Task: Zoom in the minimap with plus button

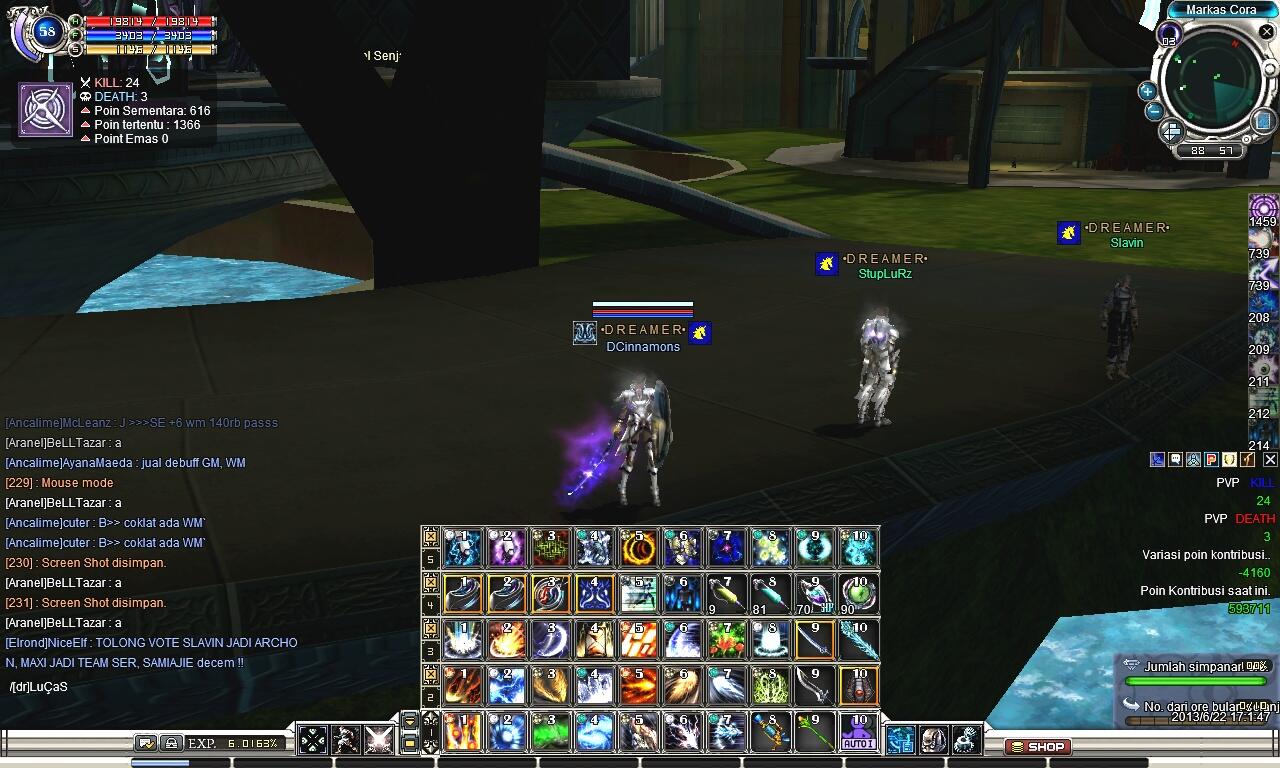Action: click(x=1147, y=91)
